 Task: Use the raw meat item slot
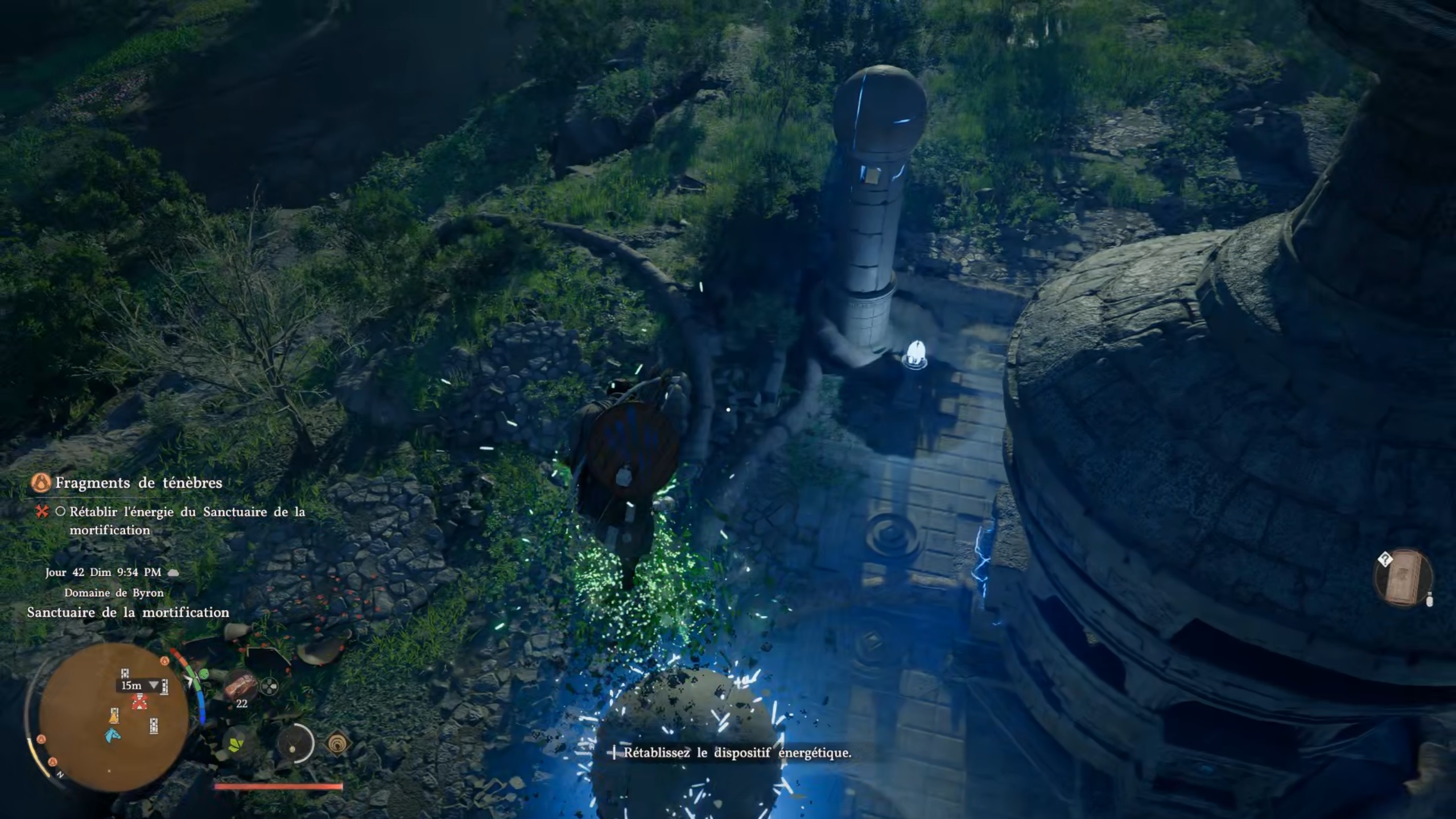click(241, 685)
